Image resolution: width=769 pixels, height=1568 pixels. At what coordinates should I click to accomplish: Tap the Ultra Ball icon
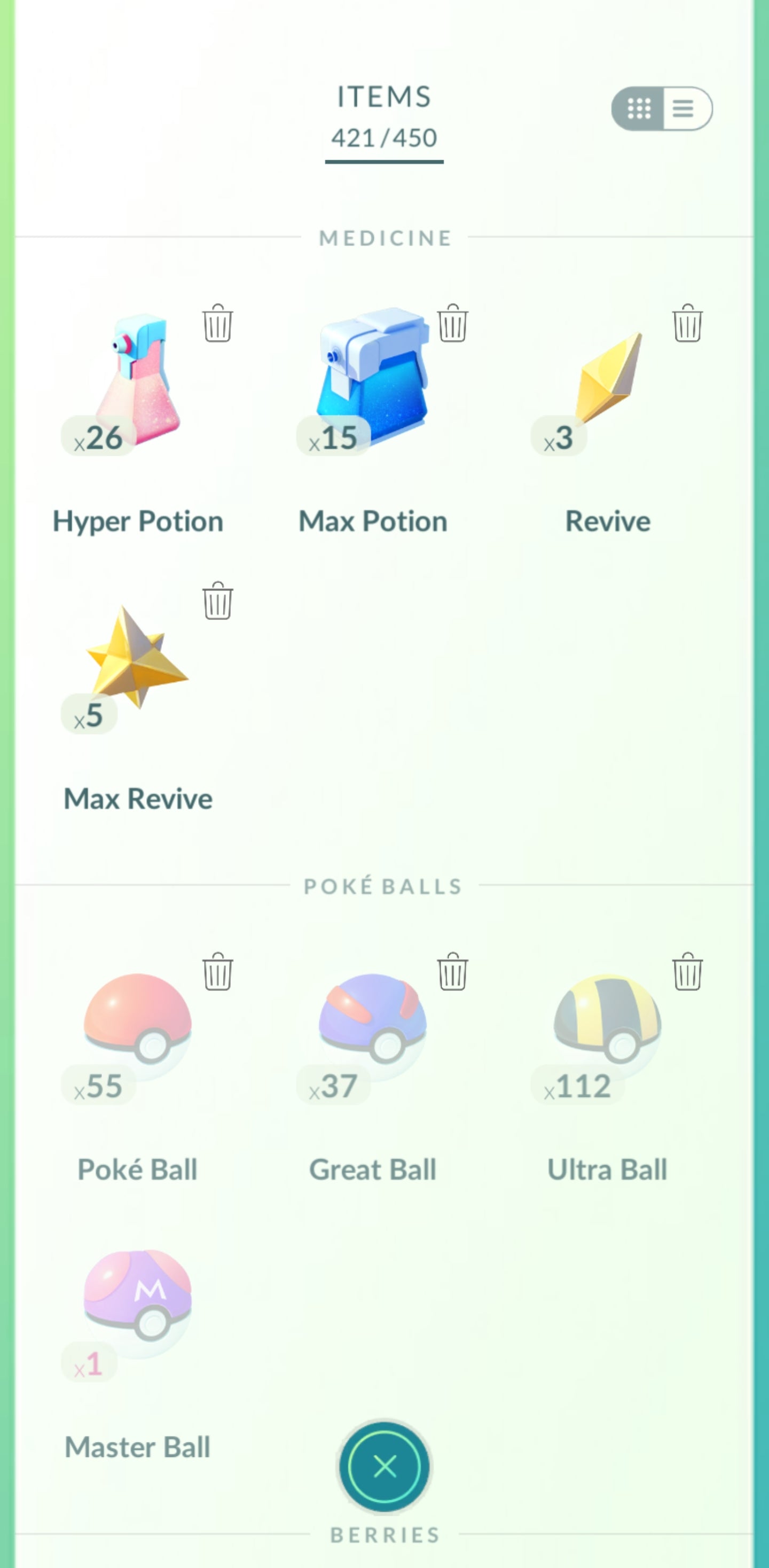click(x=608, y=1029)
